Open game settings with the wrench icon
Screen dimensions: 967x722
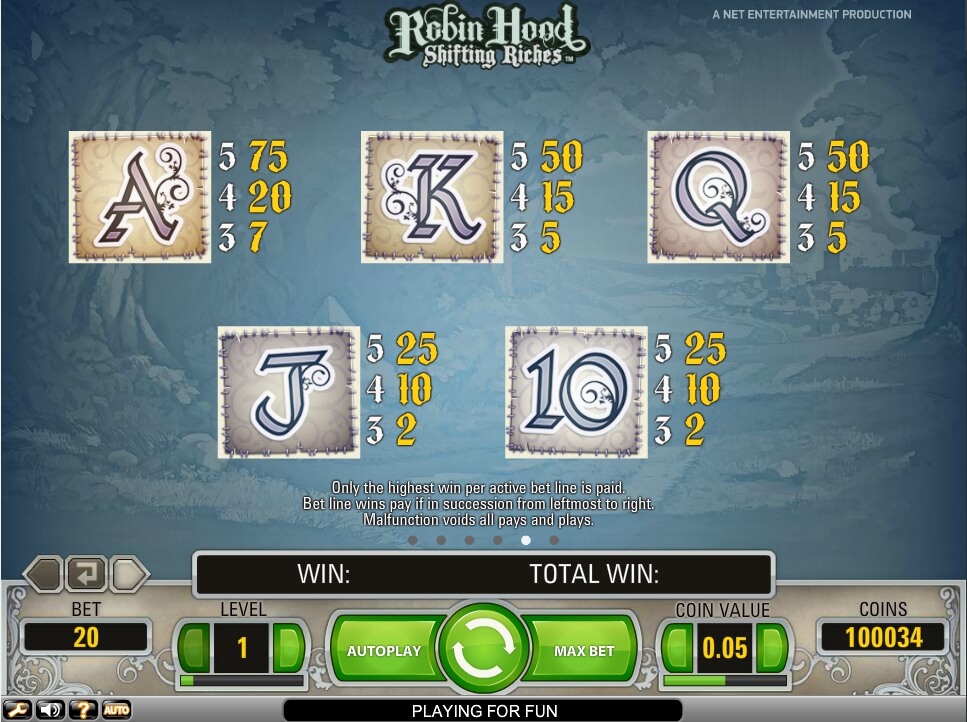[17, 710]
